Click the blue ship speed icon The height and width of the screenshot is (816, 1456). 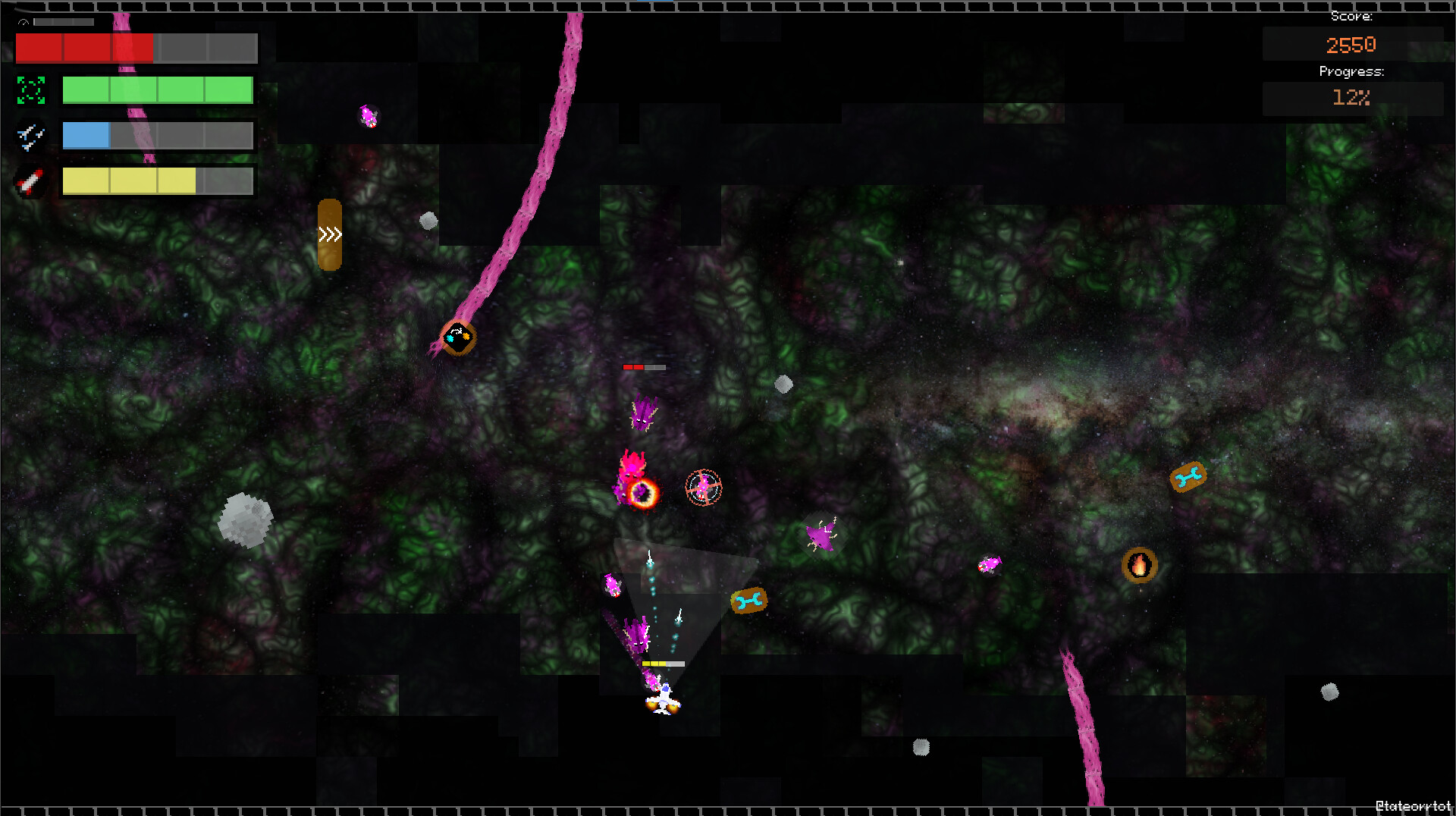coord(30,136)
